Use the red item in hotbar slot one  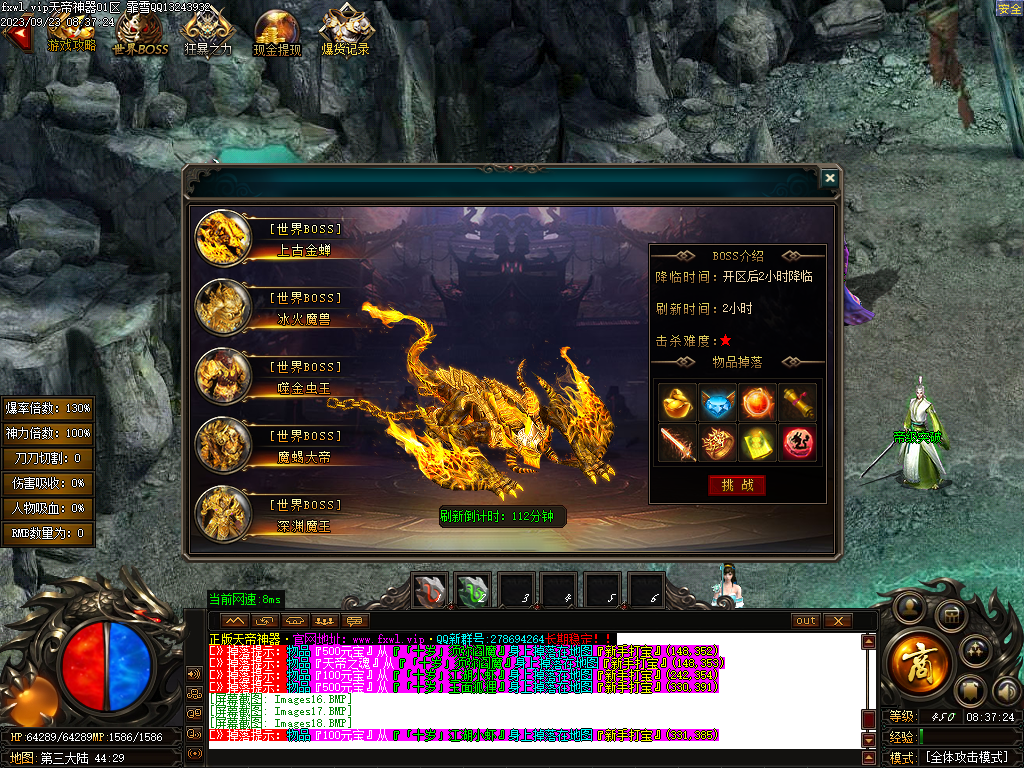click(x=431, y=591)
